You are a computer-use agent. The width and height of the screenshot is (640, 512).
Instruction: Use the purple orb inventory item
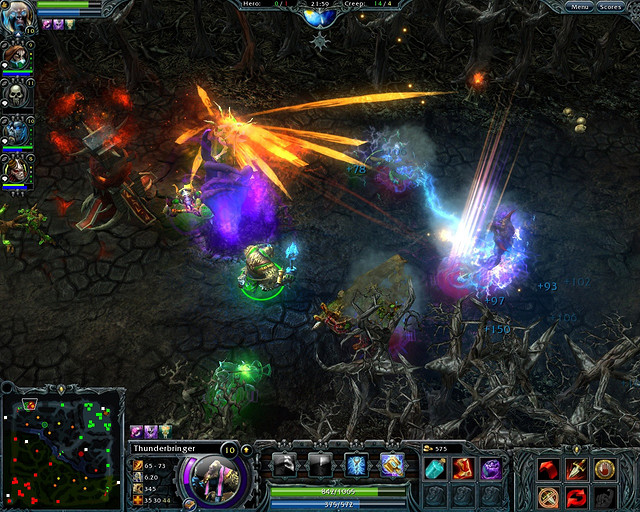(x=490, y=468)
